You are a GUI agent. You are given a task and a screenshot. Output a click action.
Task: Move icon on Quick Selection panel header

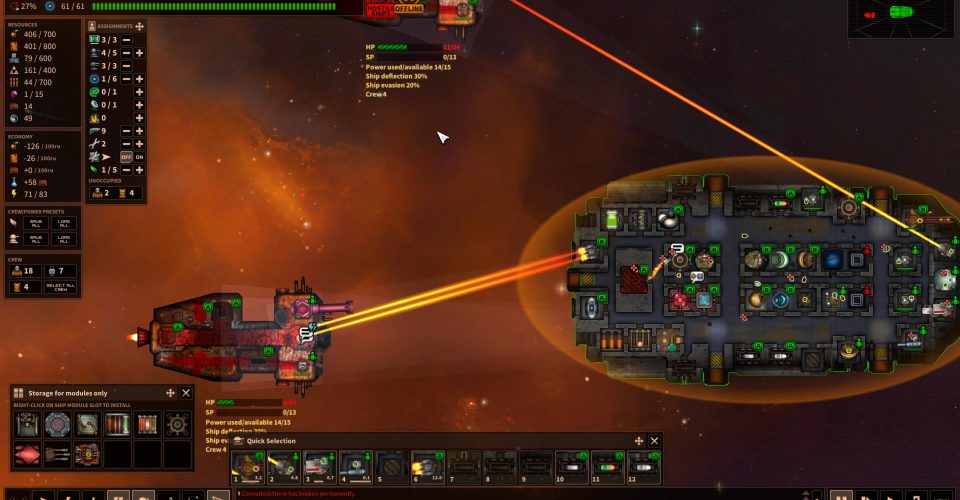(639, 441)
